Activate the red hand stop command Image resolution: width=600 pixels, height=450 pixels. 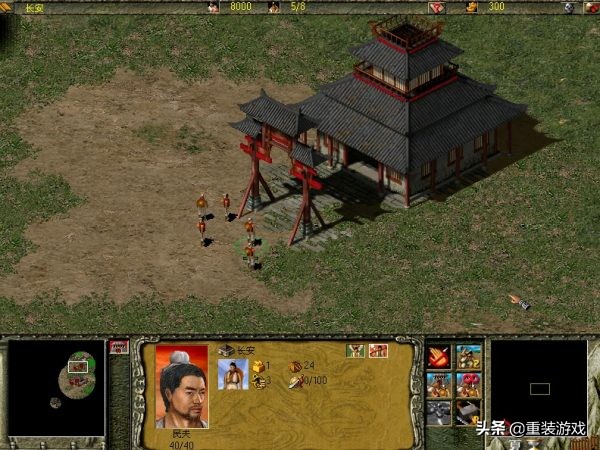coord(440,357)
